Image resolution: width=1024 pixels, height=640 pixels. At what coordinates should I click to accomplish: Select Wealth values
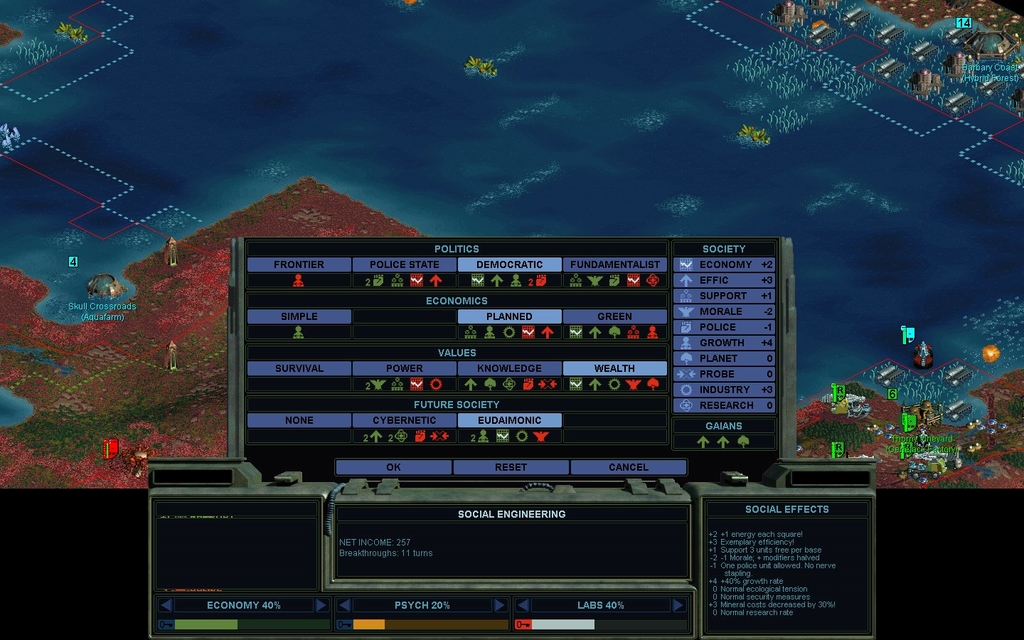click(614, 369)
